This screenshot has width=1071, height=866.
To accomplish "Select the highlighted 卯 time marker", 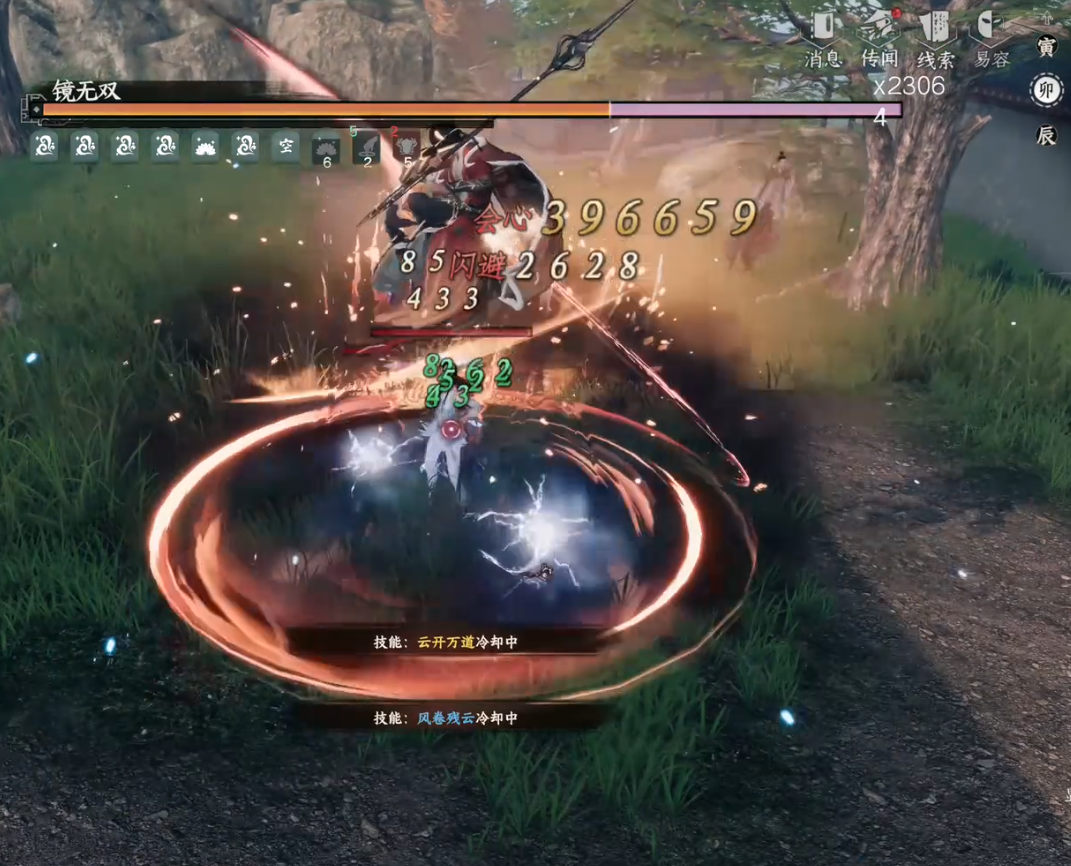I will coord(1046,91).
